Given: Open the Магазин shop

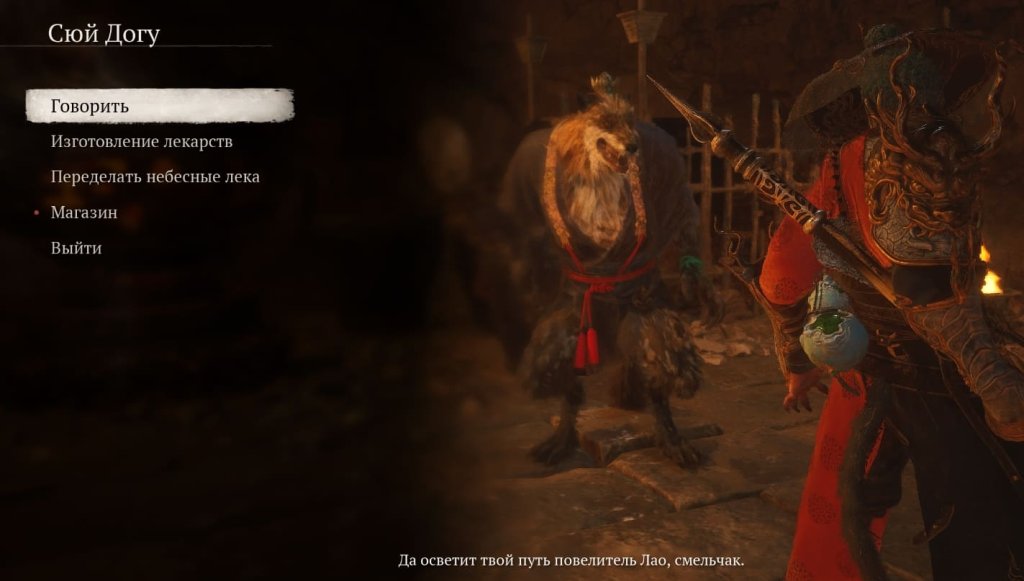Looking at the screenshot, I should [x=84, y=212].
